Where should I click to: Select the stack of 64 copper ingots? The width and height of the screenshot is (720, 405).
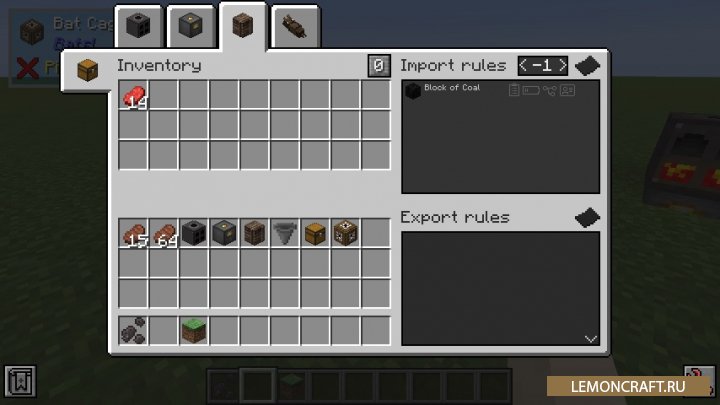click(x=164, y=233)
